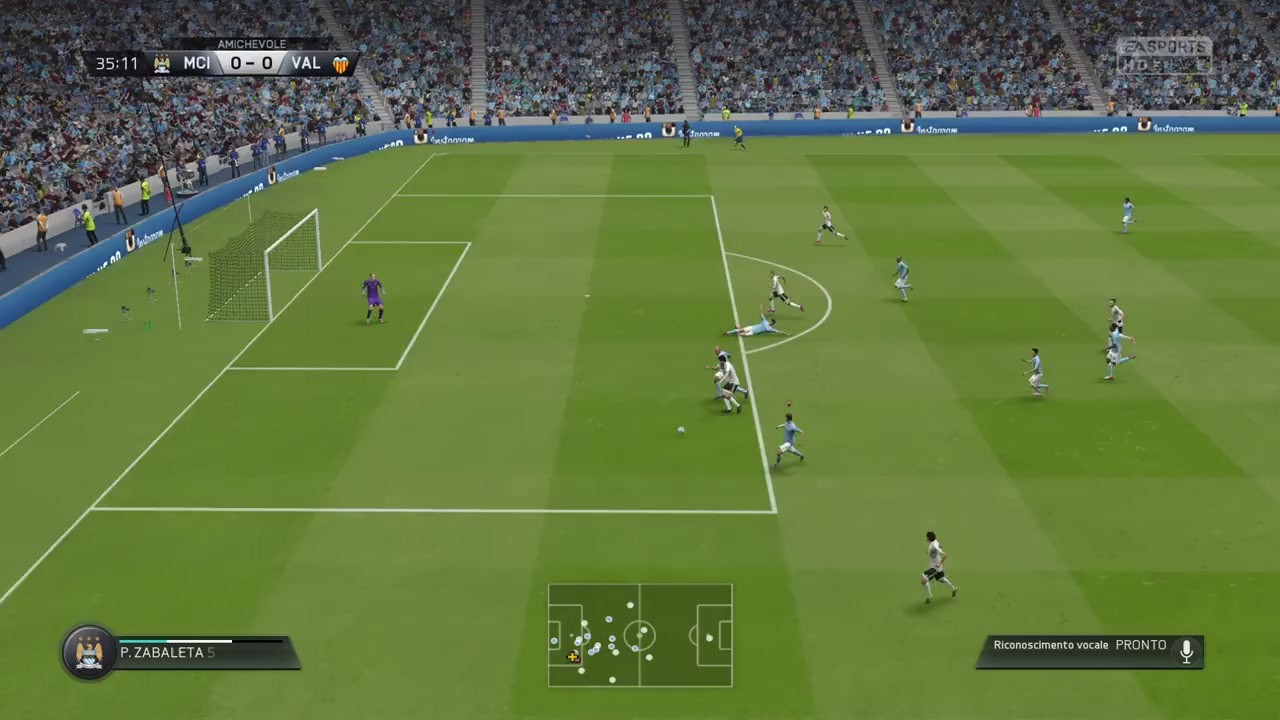The image size is (1280, 720).
Task: Activate the voice recognition microphone icon
Action: click(x=1186, y=651)
